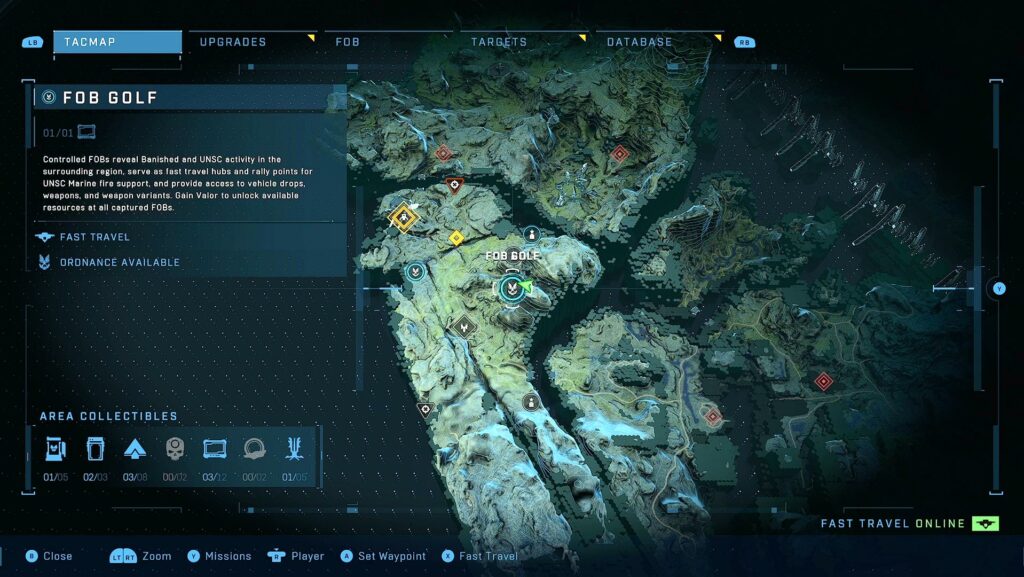Select the Ordnance Available entry
The width and height of the screenshot is (1024, 577).
(x=119, y=262)
